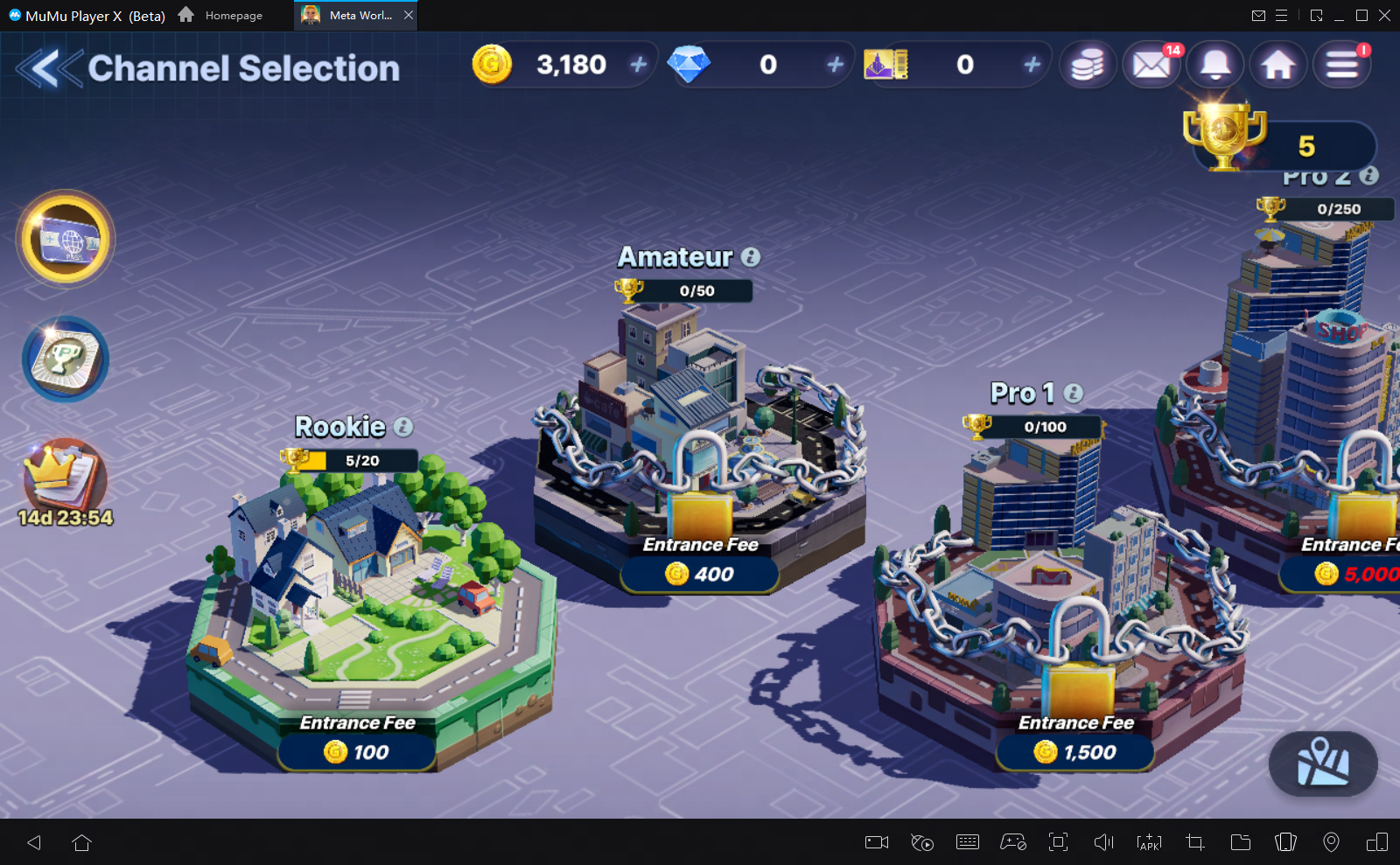Go to the home screen via the house icon
Viewport: 1400px width, 865px height.
pos(1278,64)
